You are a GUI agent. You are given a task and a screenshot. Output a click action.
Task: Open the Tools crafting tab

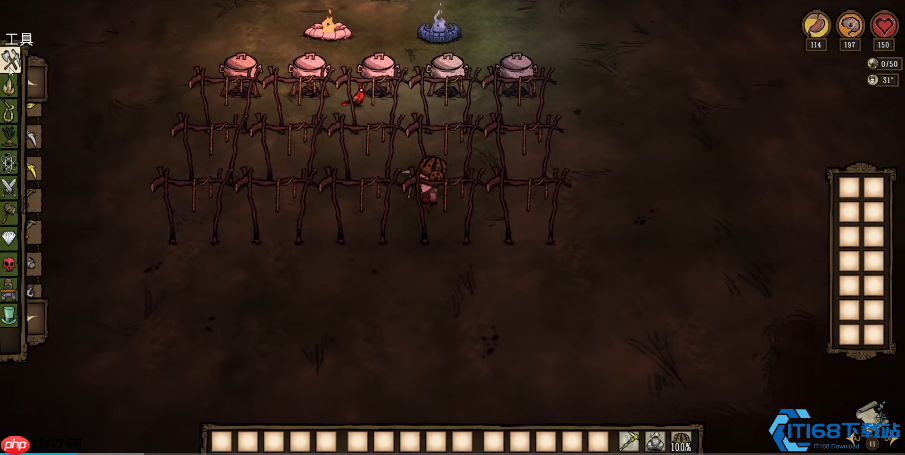pos(10,61)
